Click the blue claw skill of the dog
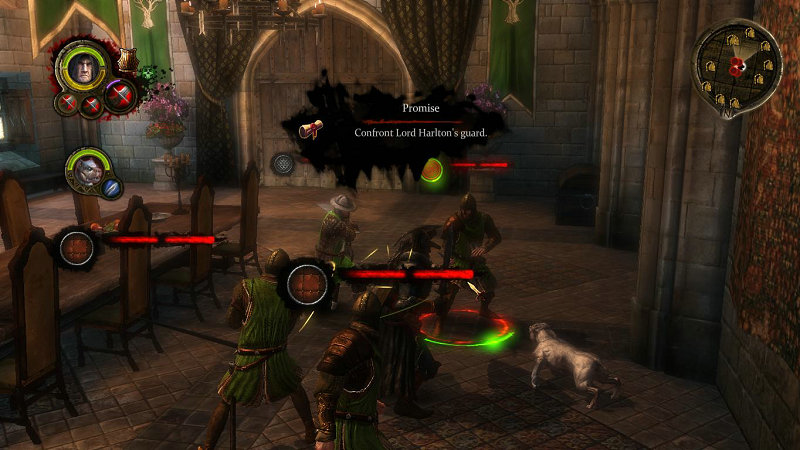800x450 pixels. [111, 187]
